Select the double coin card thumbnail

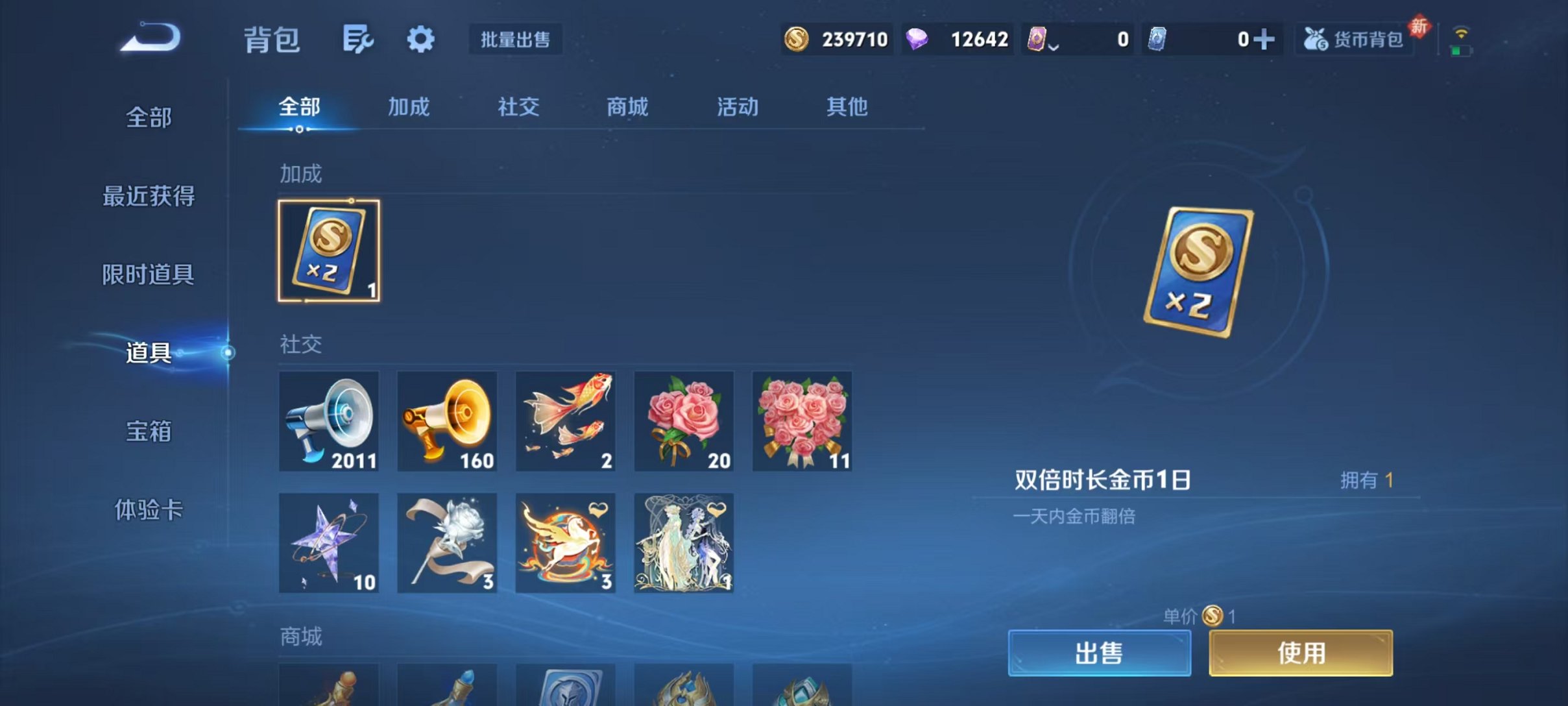pyautogui.click(x=329, y=251)
